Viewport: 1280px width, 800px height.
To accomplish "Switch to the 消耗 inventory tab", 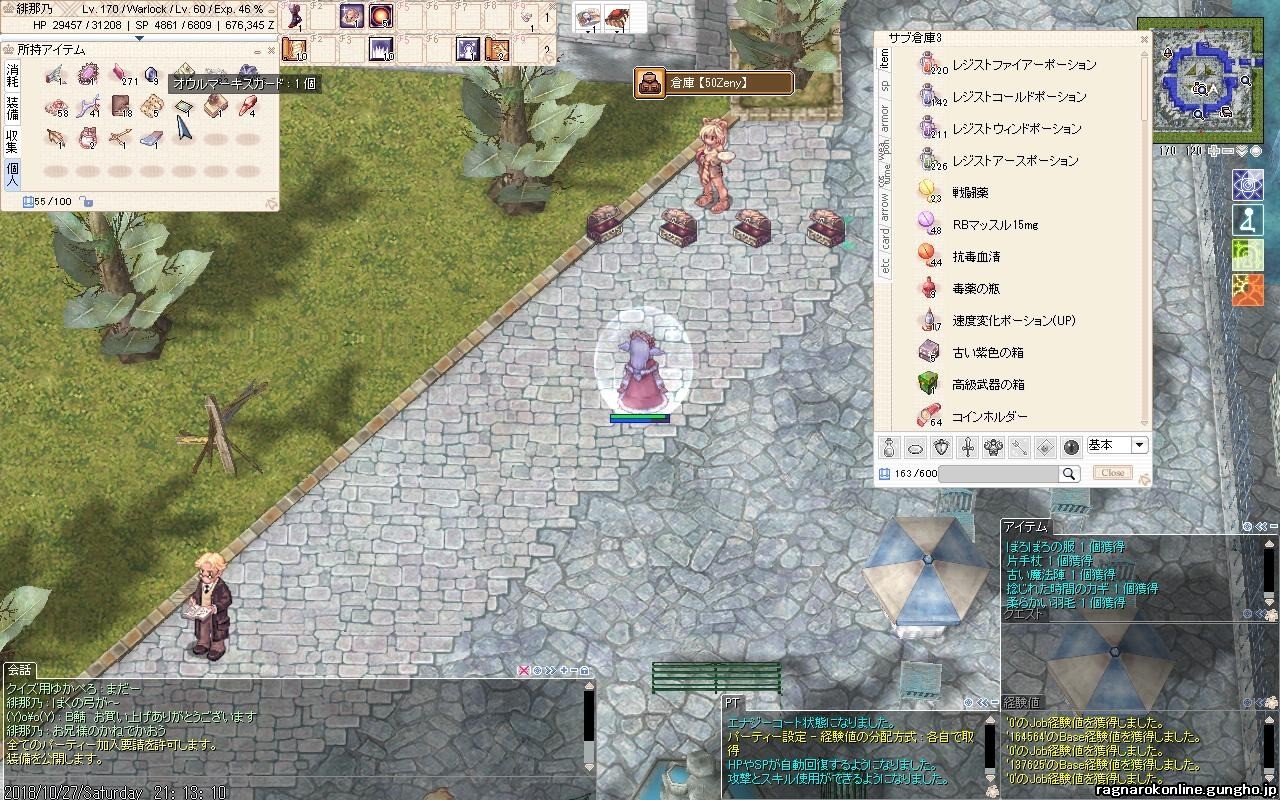I will 12,73.
